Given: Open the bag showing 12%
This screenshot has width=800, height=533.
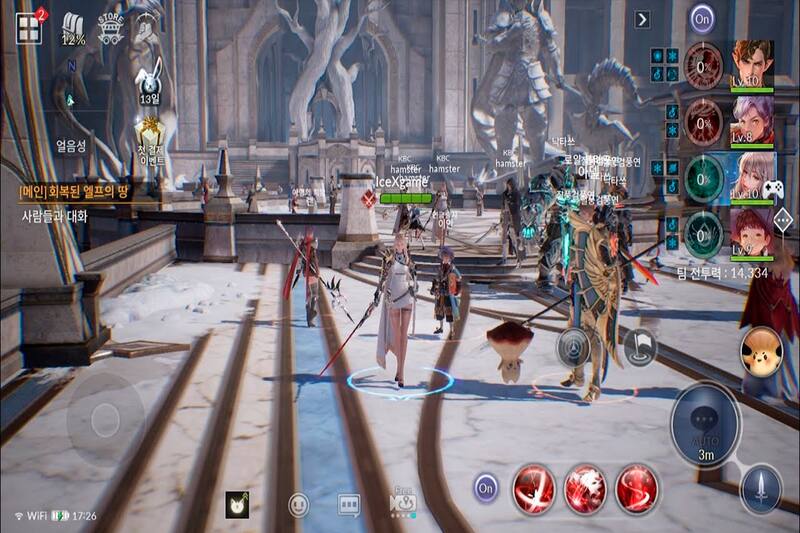Looking at the screenshot, I should pyautogui.click(x=73, y=31).
